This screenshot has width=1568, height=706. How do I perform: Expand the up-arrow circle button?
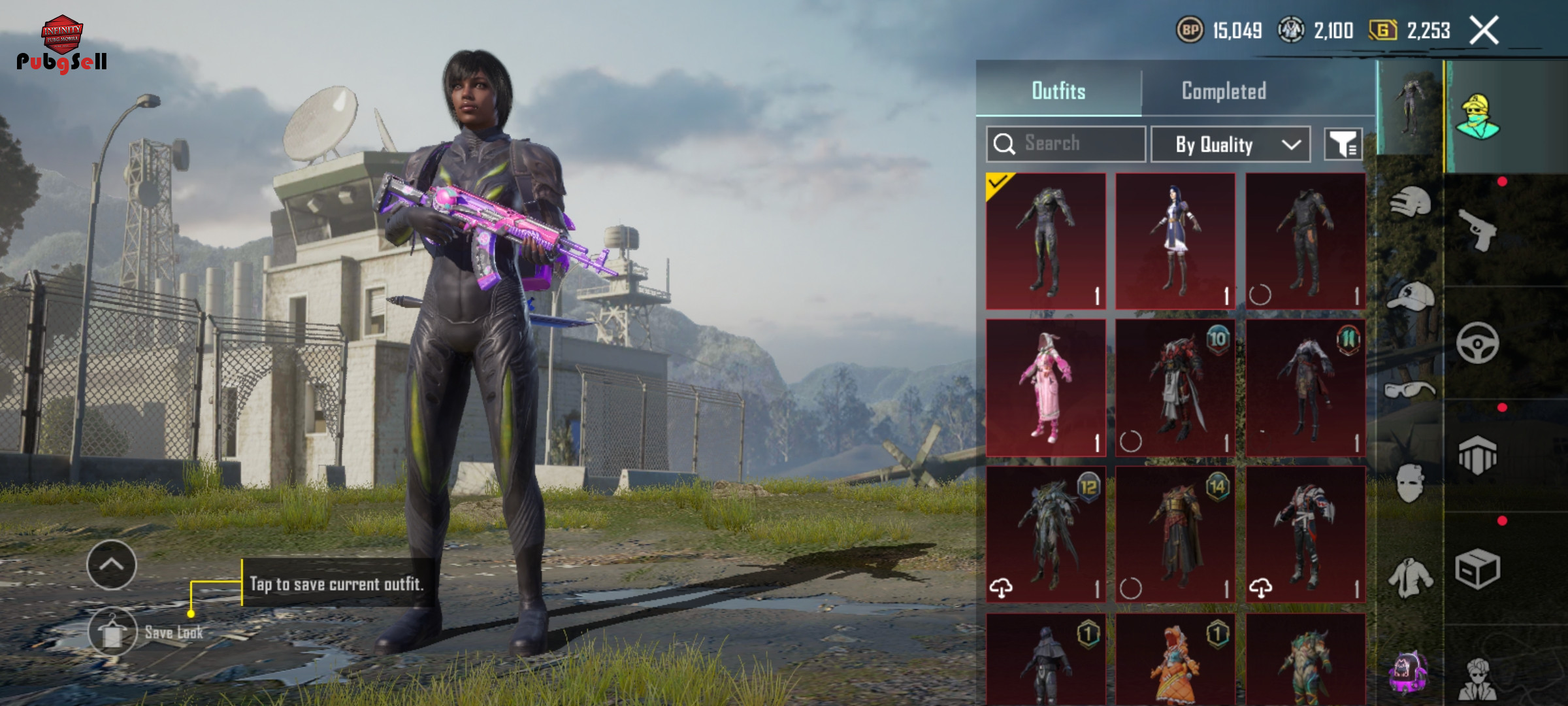[112, 565]
